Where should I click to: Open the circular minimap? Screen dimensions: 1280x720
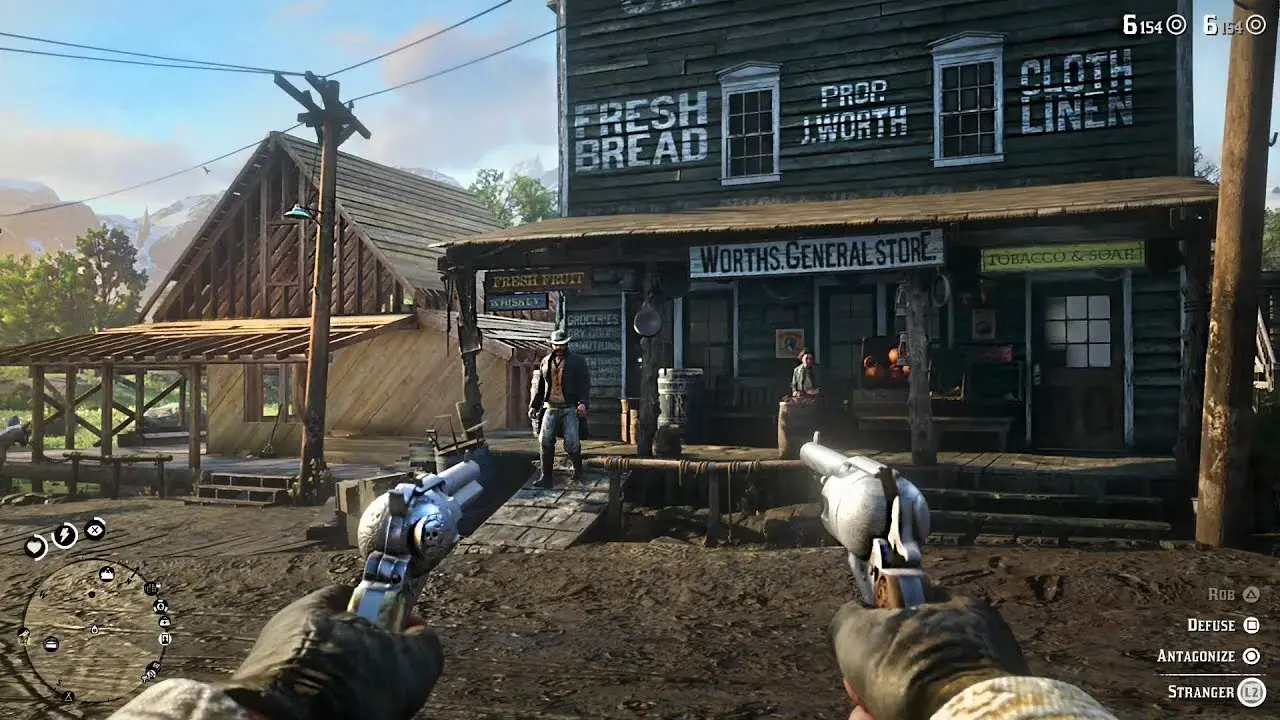click(93, 630)
